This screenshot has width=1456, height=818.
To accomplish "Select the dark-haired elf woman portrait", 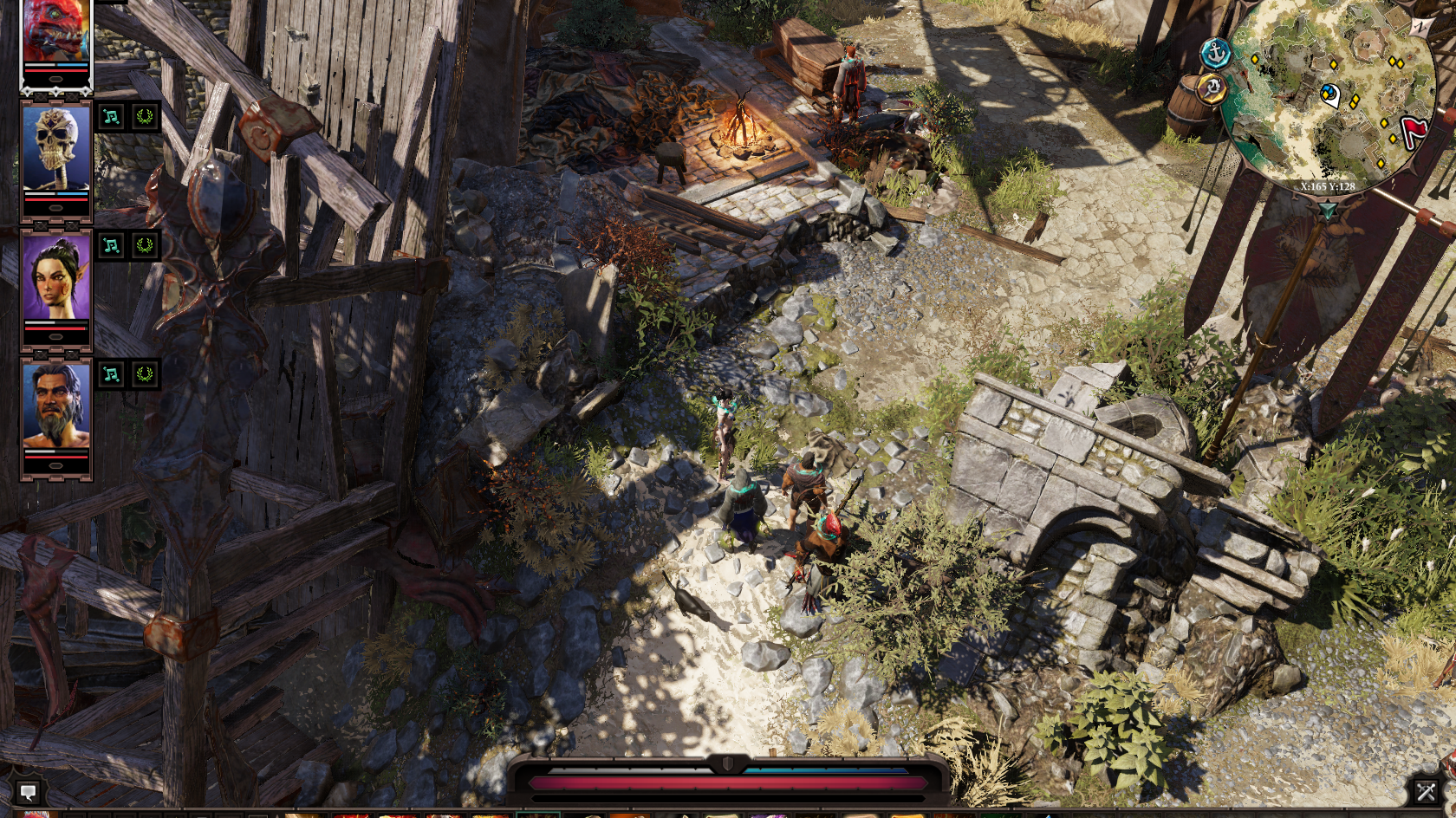I will 55,277.
